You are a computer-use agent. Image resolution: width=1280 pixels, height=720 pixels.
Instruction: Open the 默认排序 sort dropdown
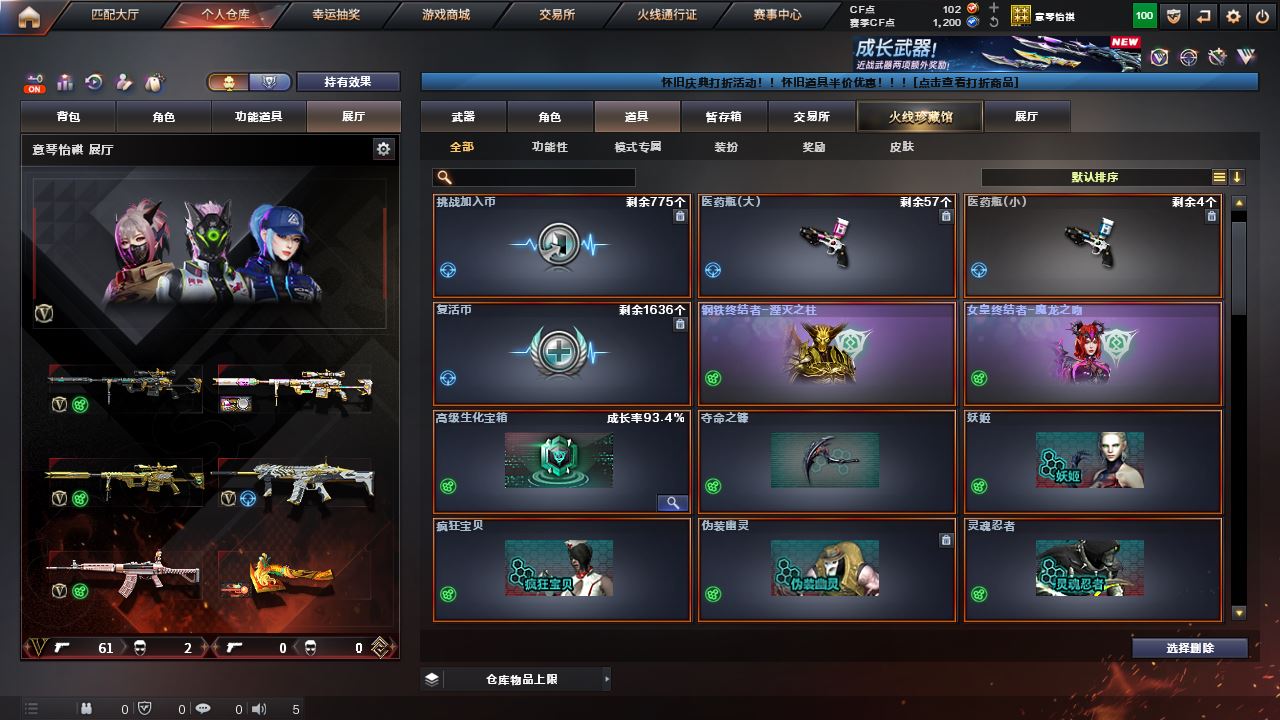1095,177
